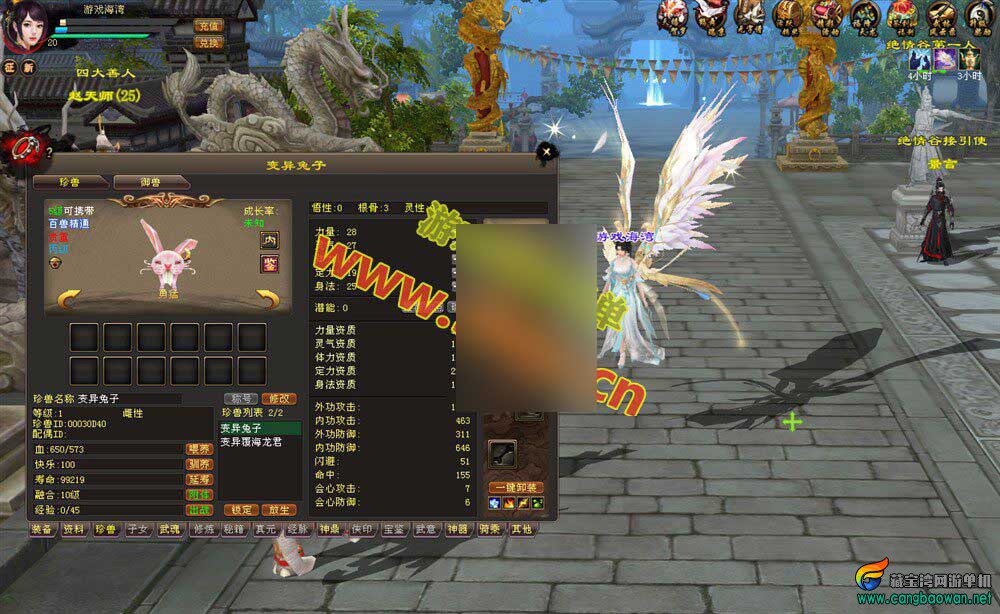Switch to the 御兽 top tab
Viewport: 1000px width, 614px height.
[x=150, y=182]
